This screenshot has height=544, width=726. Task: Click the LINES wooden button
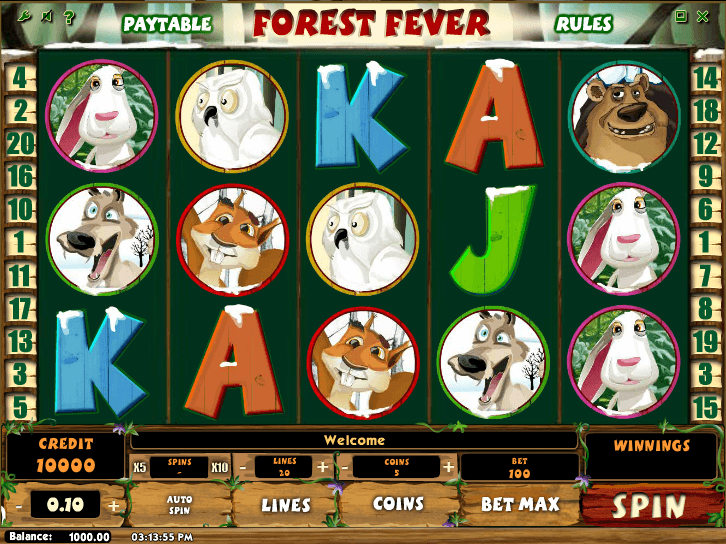tap(286, 505)
